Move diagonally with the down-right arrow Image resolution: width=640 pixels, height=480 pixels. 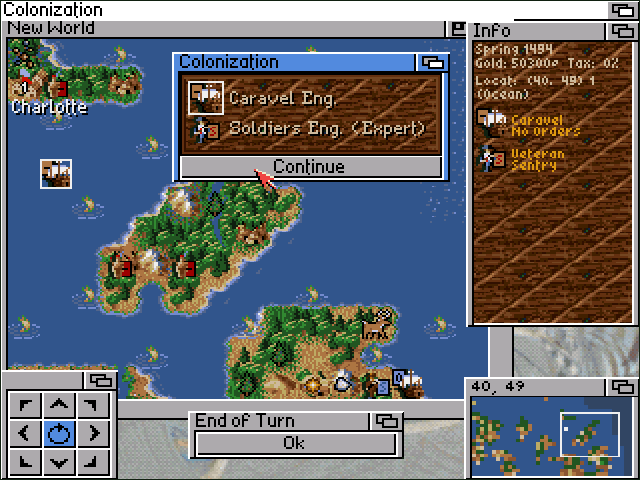click(93, 461)
